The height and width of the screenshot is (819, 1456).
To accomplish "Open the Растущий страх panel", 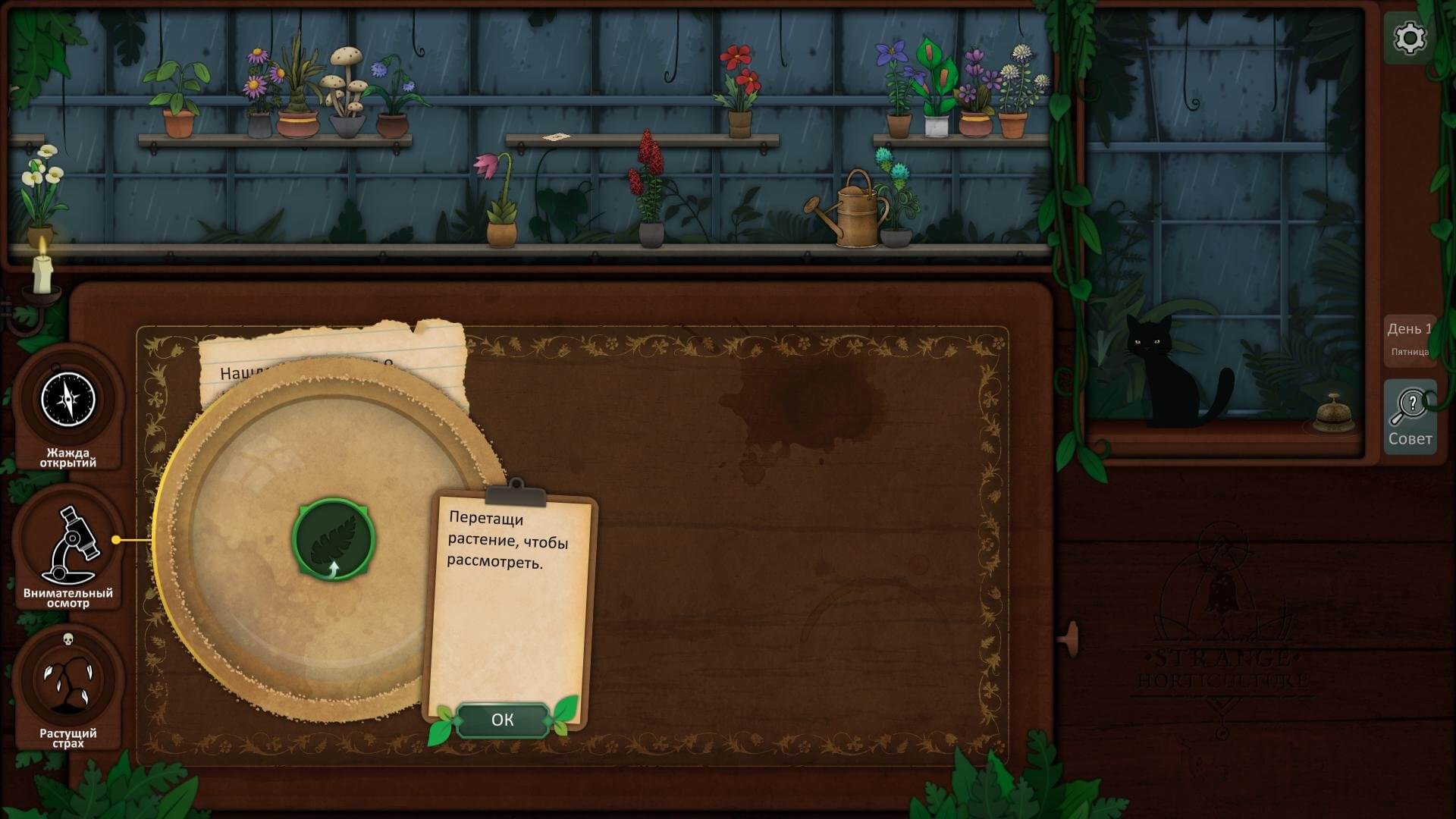I will [68, 681].
